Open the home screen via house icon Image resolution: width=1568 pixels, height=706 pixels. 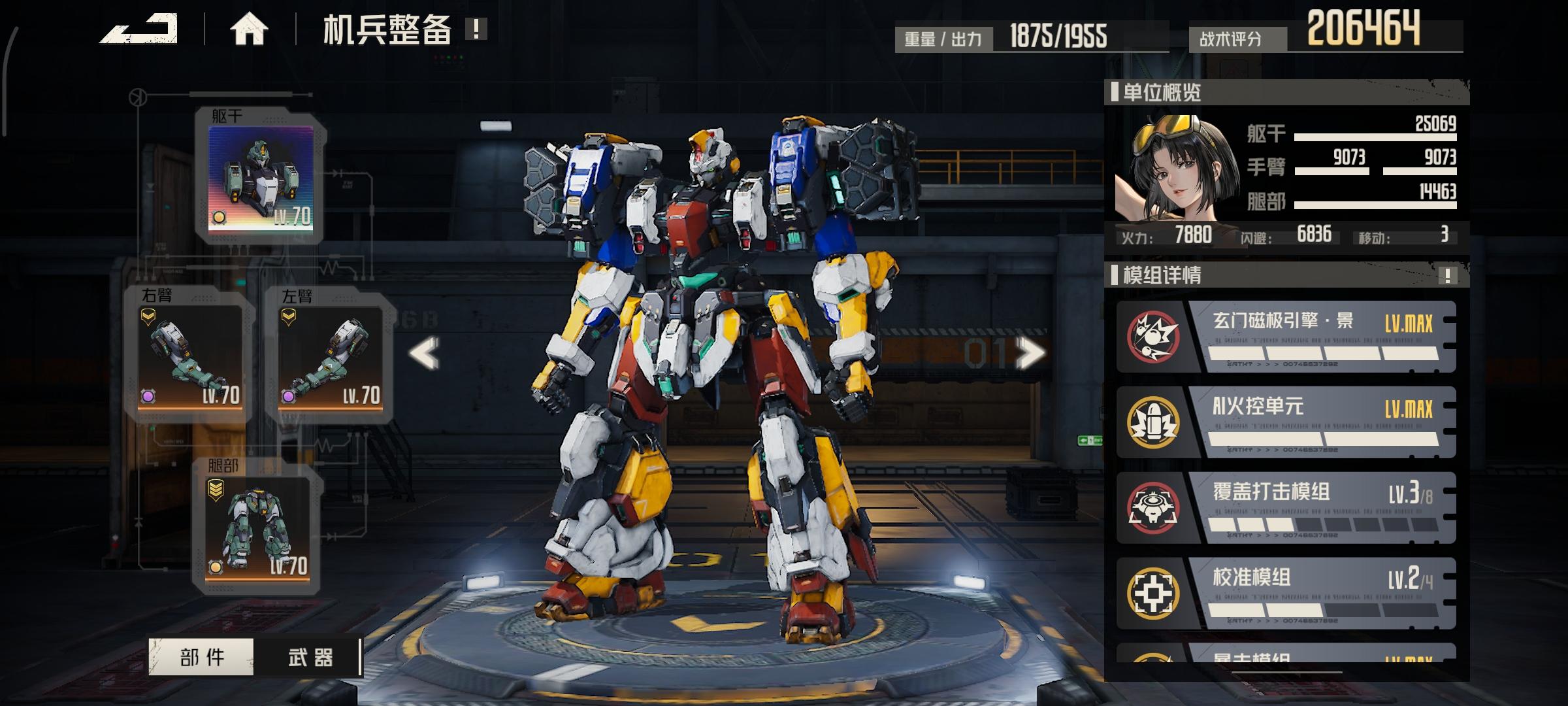[249, 29]
